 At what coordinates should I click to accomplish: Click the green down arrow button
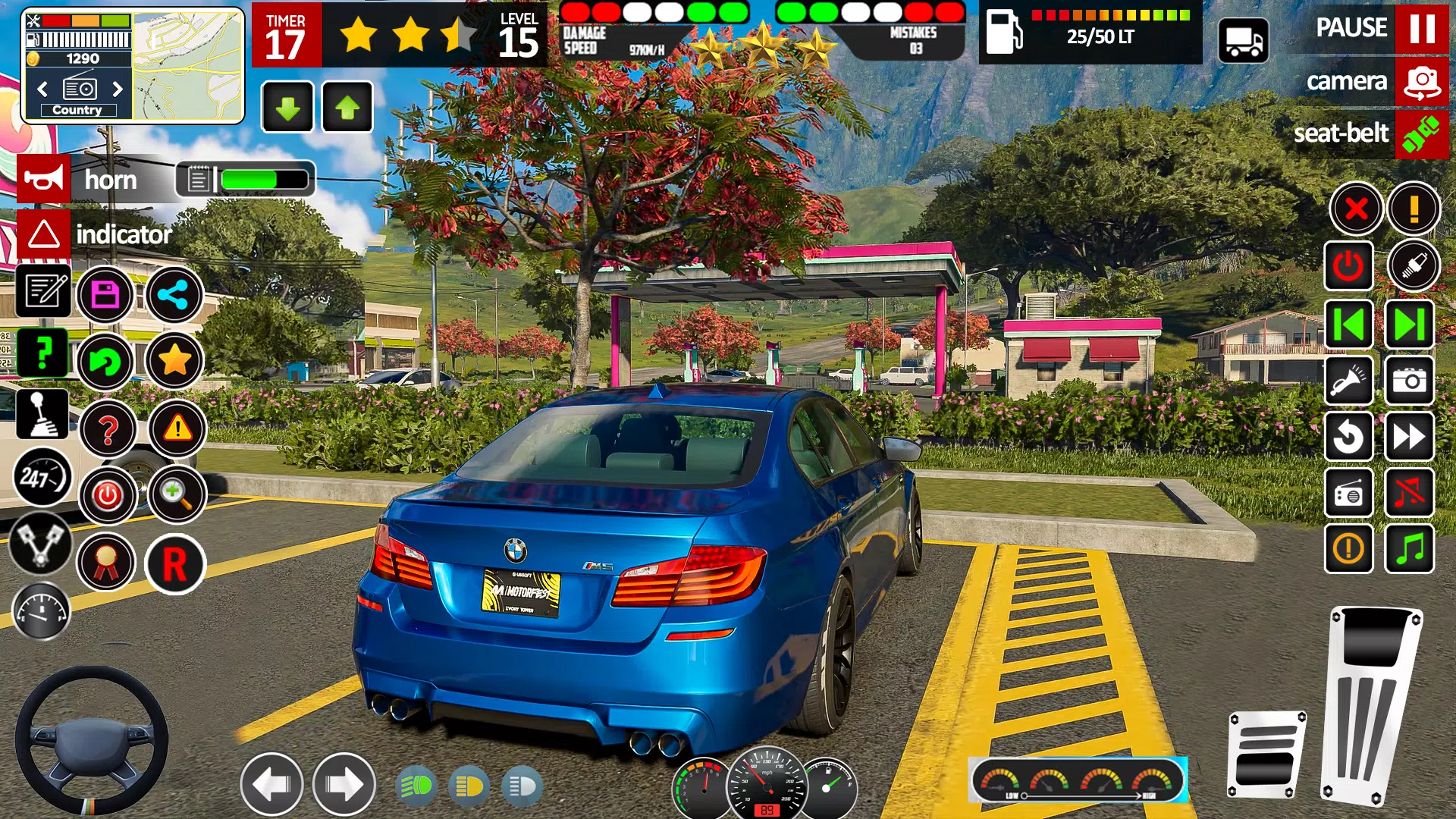point(287,108)
